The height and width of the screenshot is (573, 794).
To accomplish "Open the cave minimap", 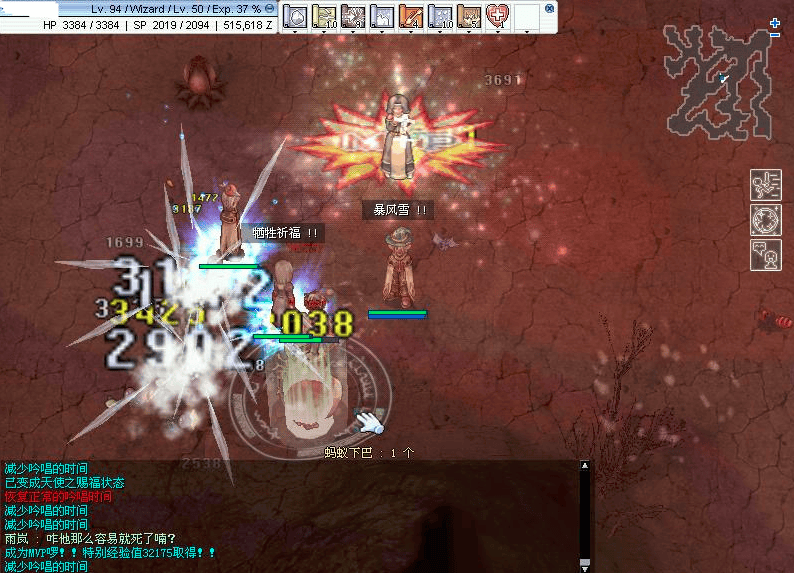I will 722,81.
